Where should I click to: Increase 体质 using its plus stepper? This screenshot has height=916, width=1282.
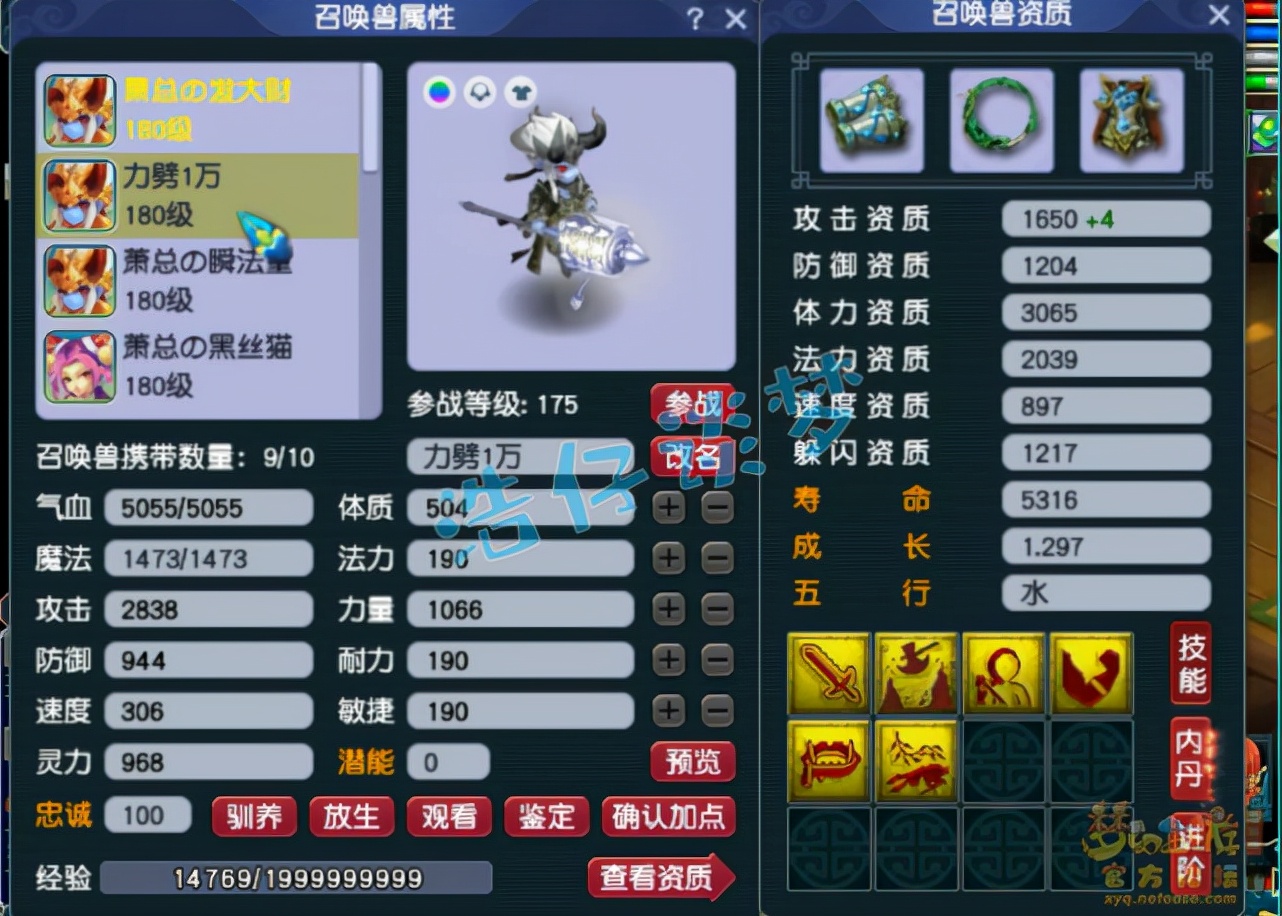668,508
